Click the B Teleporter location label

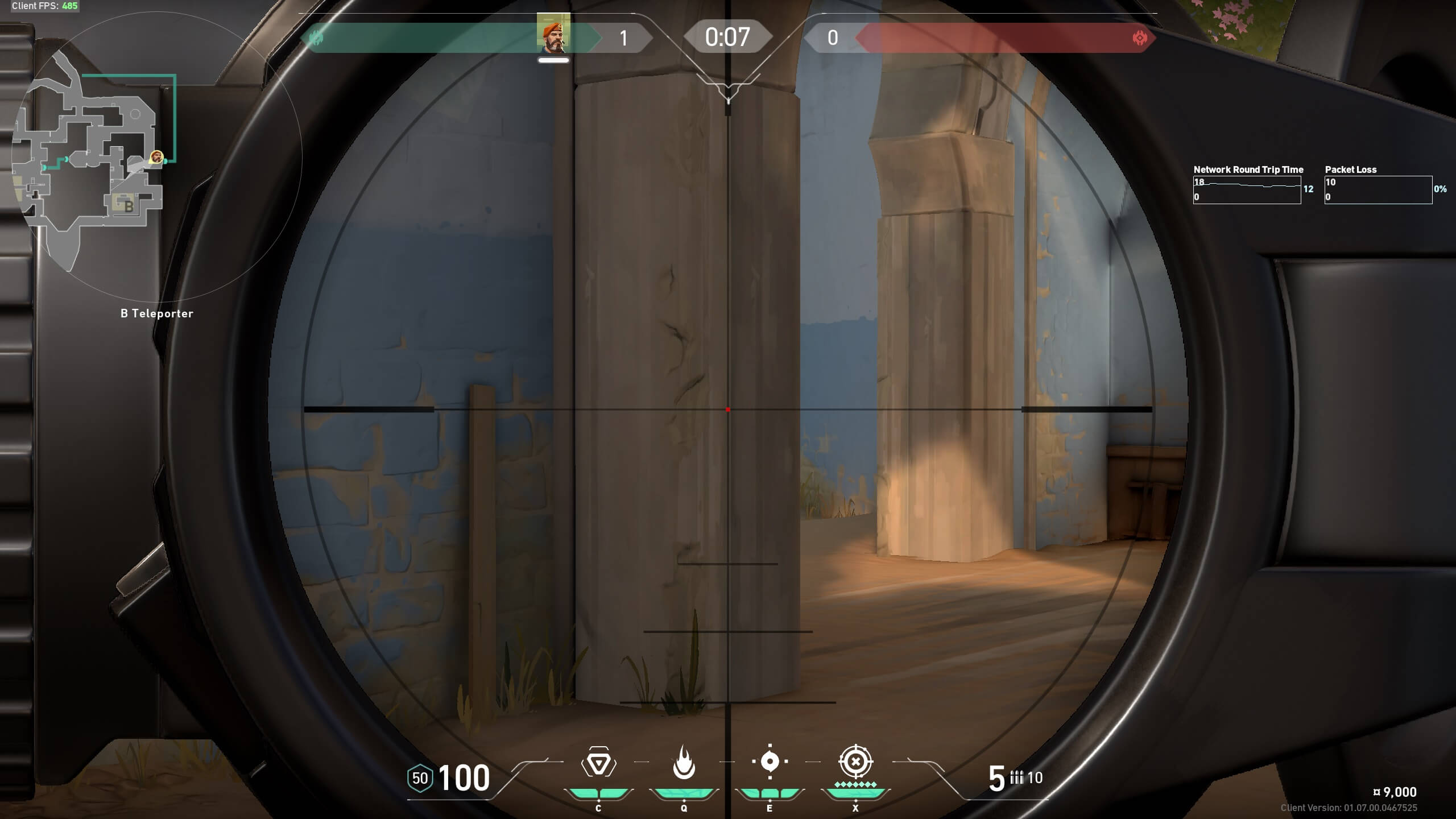coord(156,313)
